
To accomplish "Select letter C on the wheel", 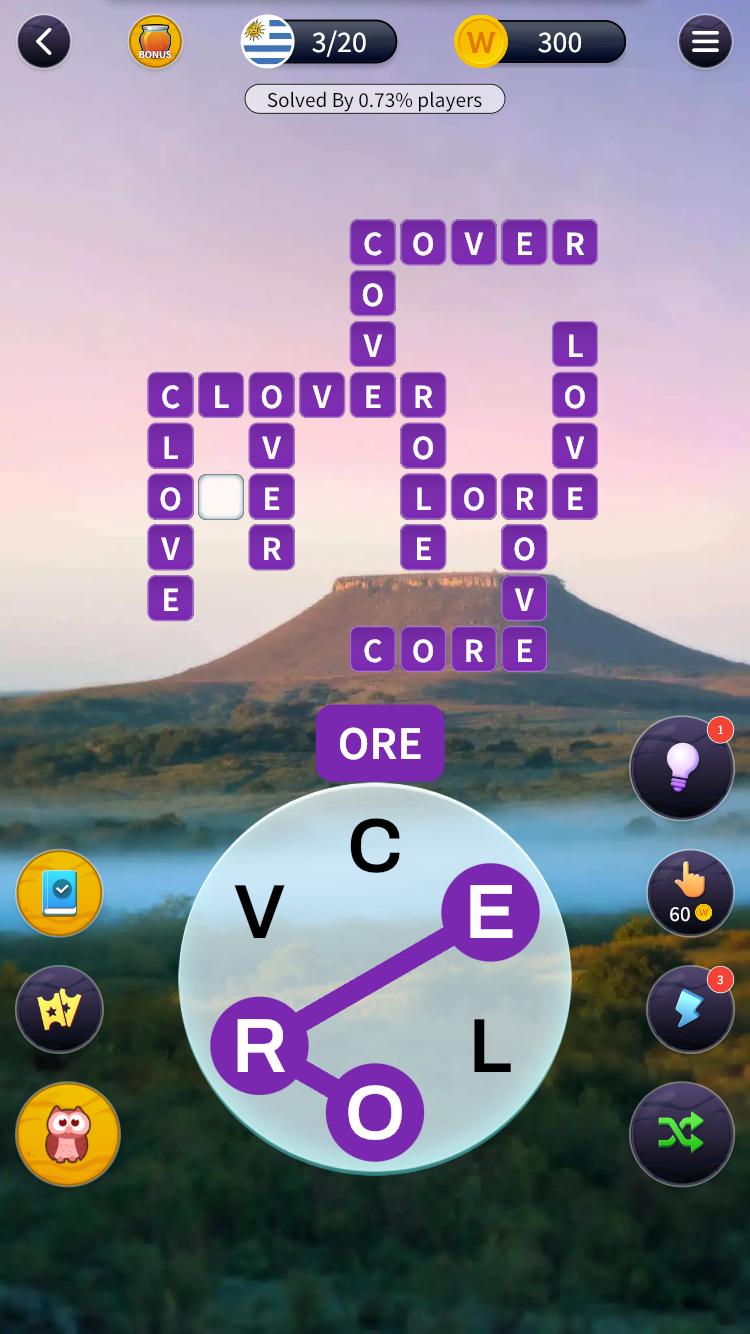I will (x=375, y=846).
